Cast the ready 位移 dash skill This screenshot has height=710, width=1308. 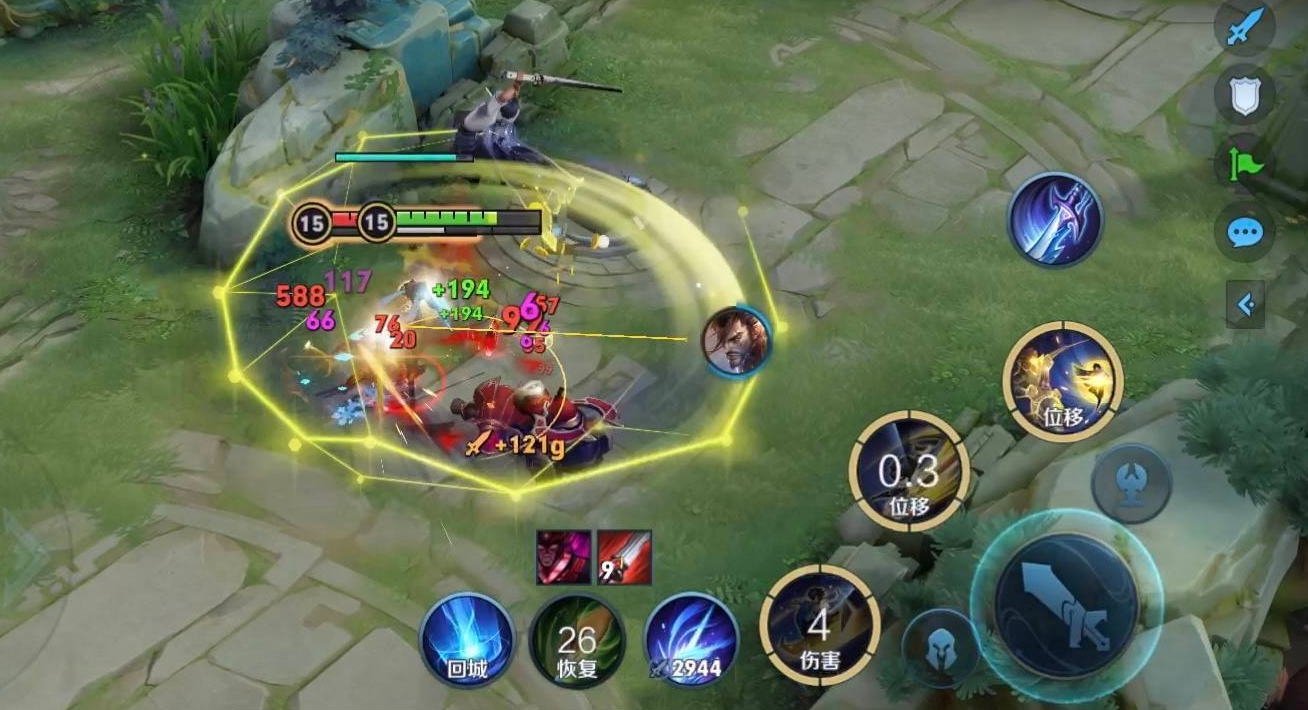[1063, 381]
